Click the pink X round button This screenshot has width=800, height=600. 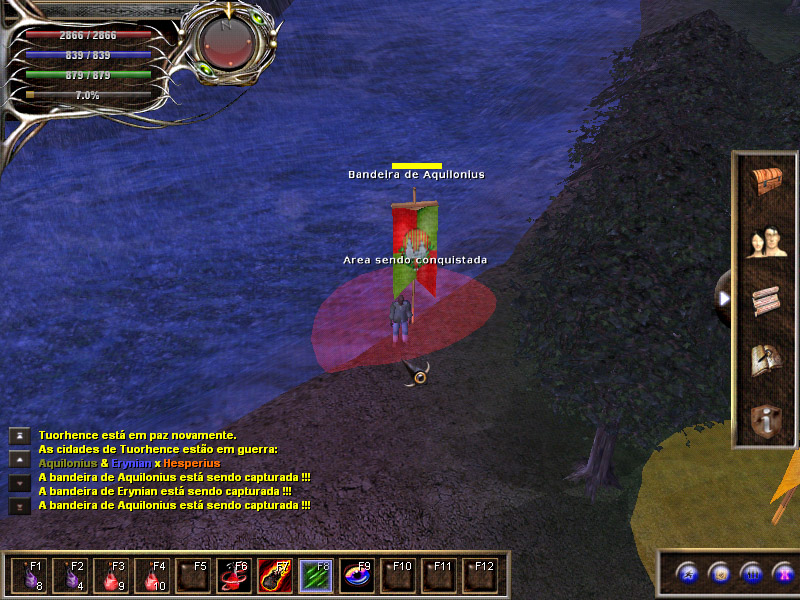click(x=783, y=574)
